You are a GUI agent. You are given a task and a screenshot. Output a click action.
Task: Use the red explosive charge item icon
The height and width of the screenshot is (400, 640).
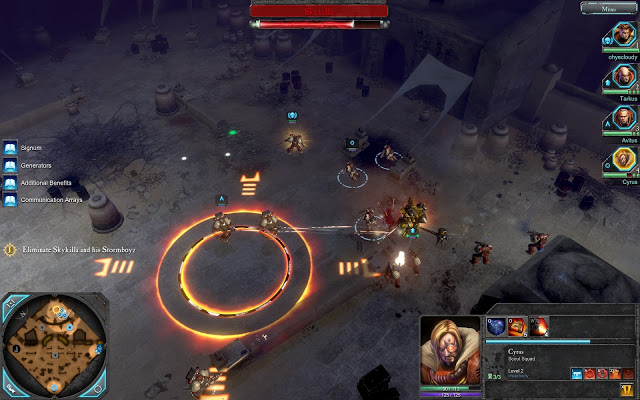pos(518,326)
